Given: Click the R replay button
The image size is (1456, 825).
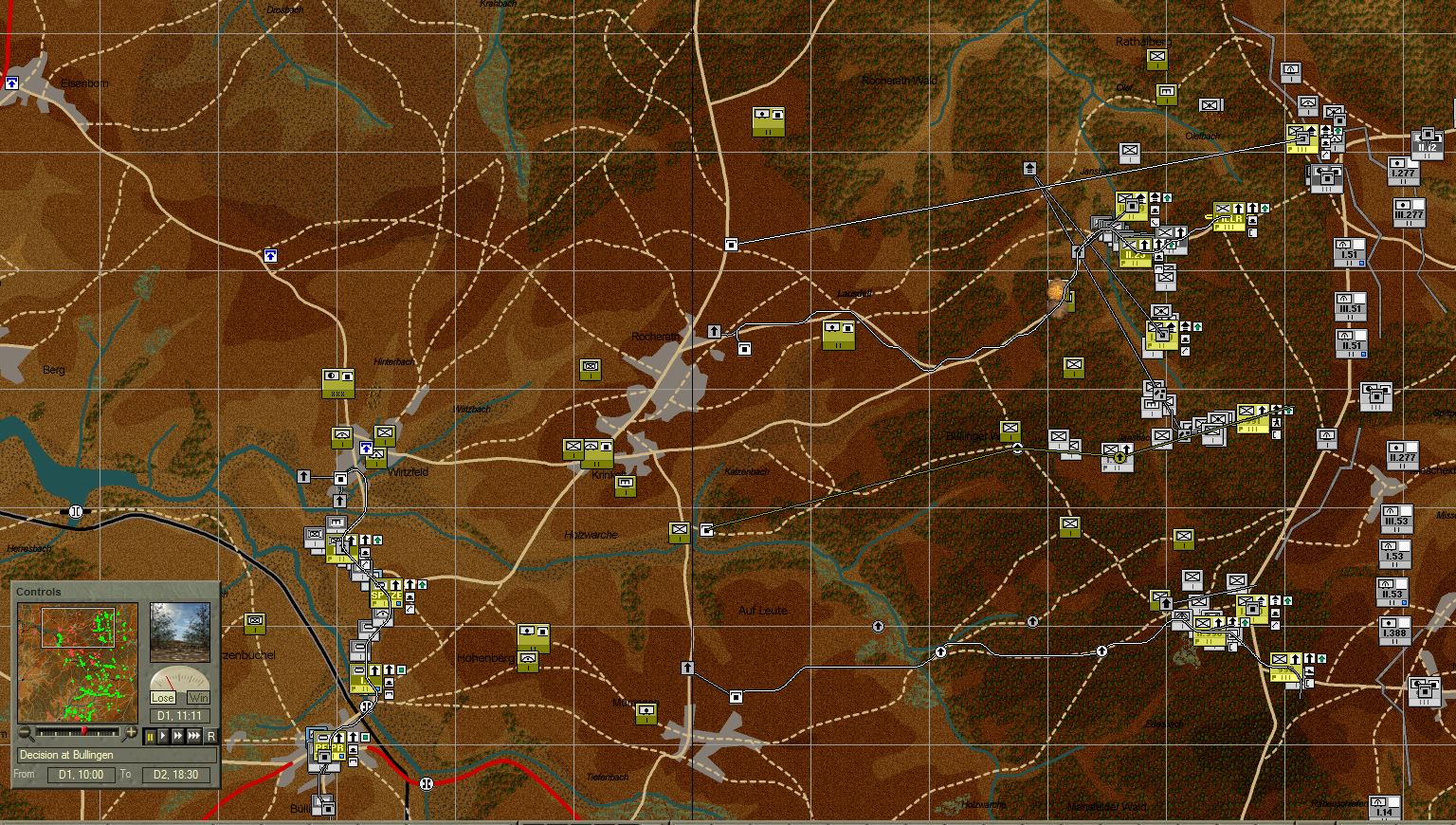Looking at the screenshot, I should tap(210, 737).
